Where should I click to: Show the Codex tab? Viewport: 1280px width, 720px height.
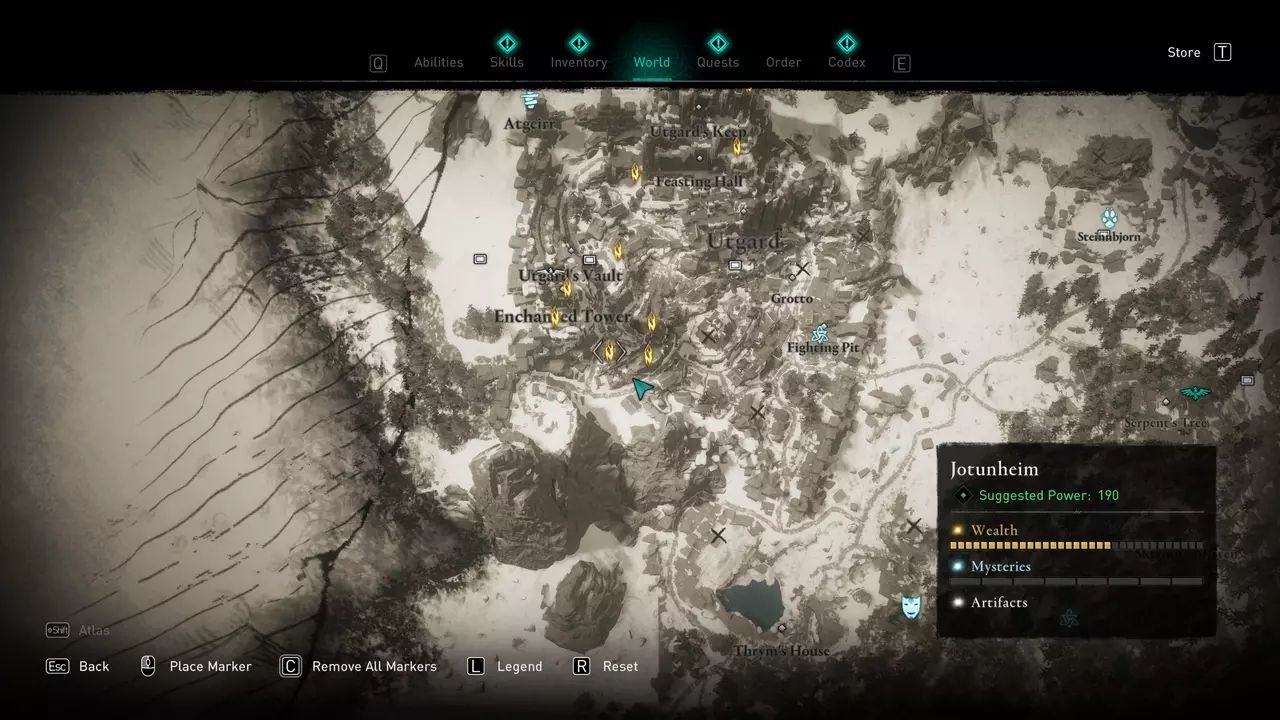846,62
